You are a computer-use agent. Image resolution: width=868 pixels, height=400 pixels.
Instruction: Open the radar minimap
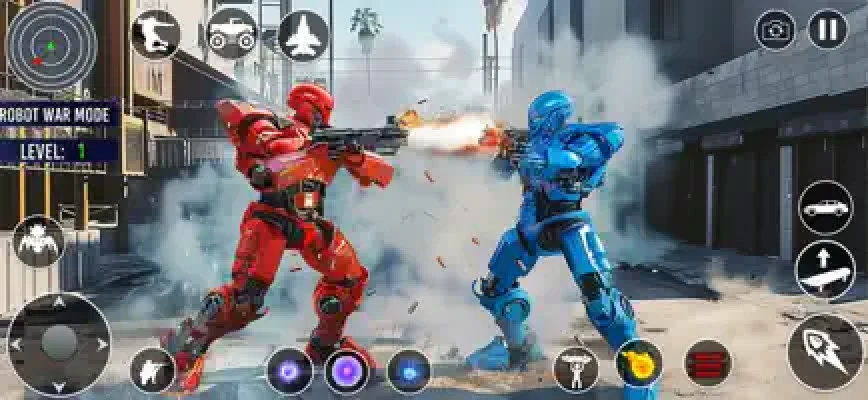tap(52, 47)
